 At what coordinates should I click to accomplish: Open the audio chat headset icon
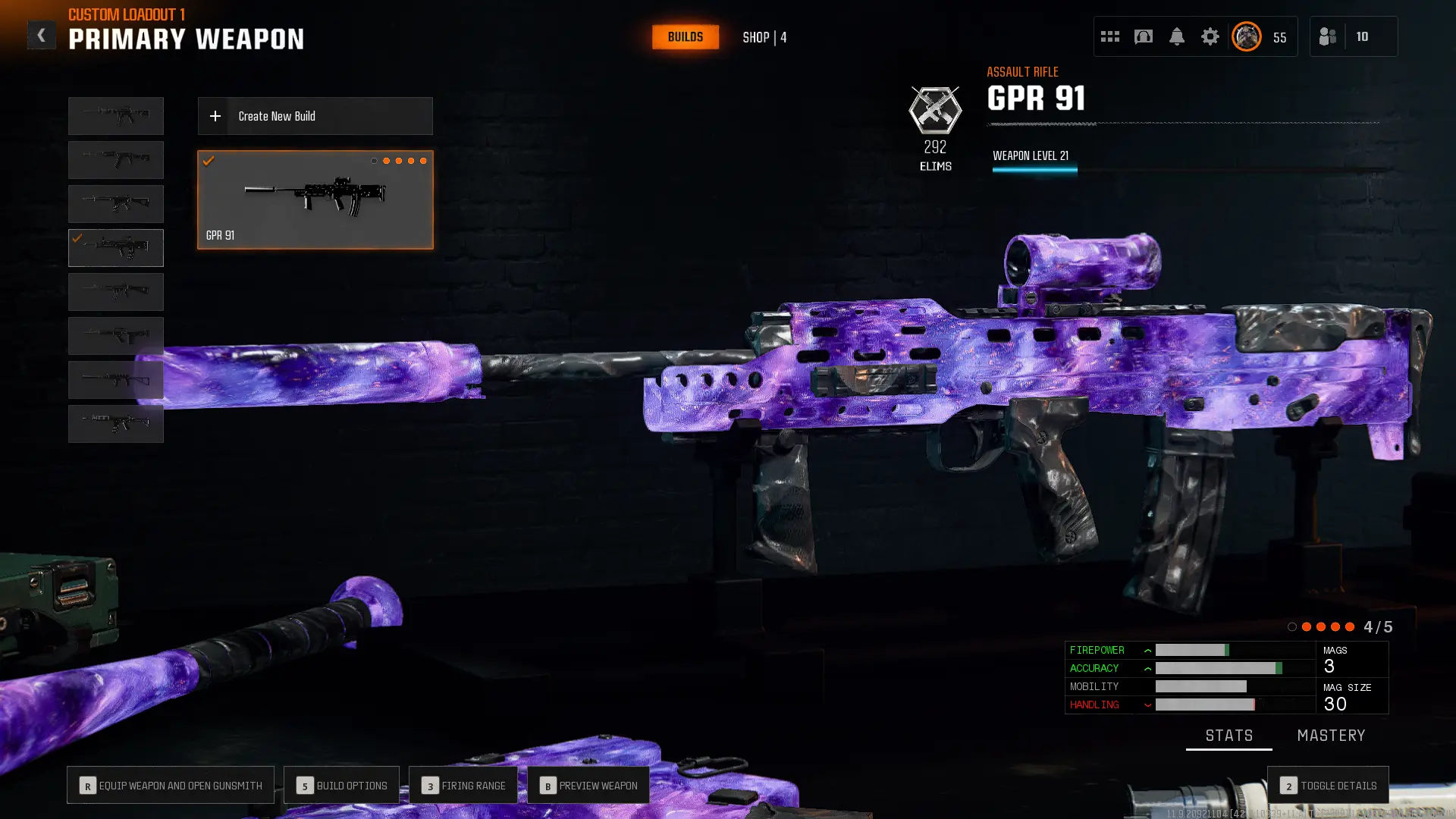pyautogui.click(x=1143, y=36)
